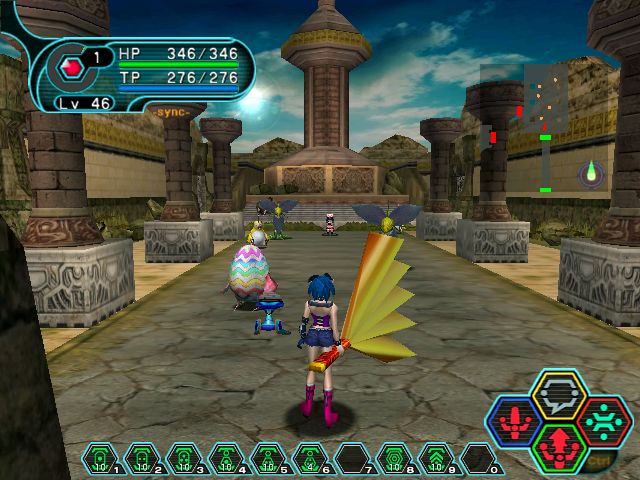Activate the item in hotbar slot 3

184,461
